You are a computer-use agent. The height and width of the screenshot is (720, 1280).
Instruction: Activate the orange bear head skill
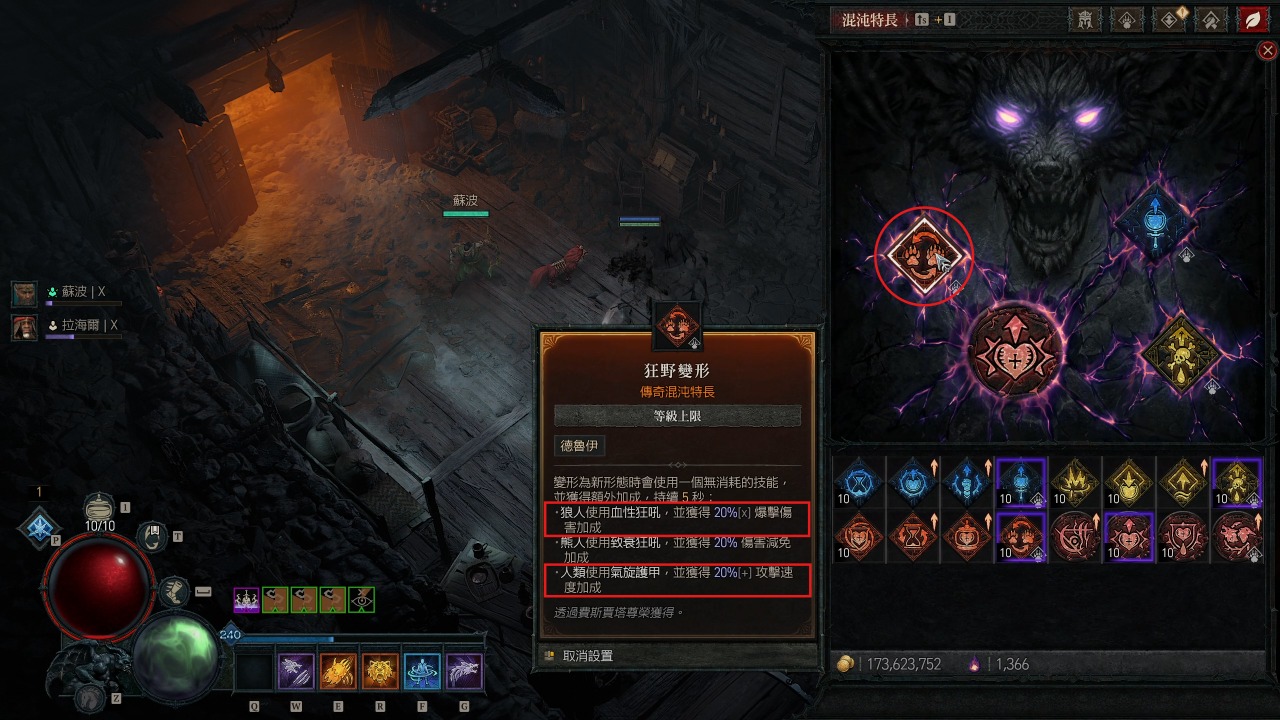[x=380, y=671]
